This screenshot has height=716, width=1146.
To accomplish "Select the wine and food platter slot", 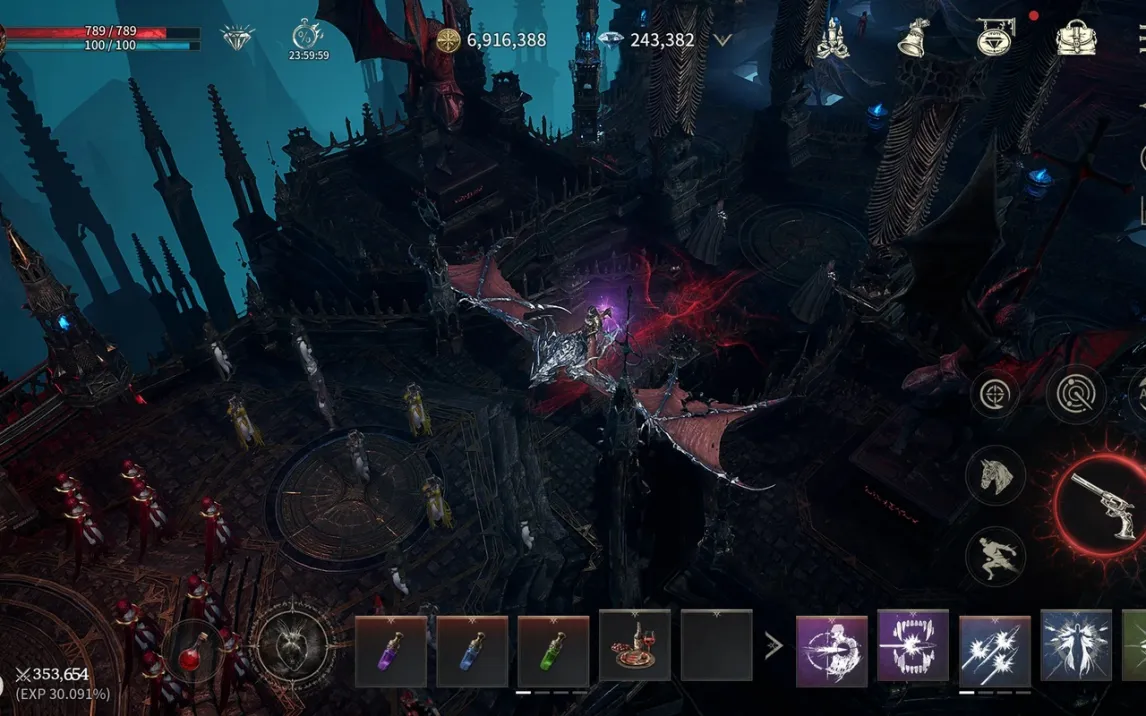I will [x=635, y=647].
